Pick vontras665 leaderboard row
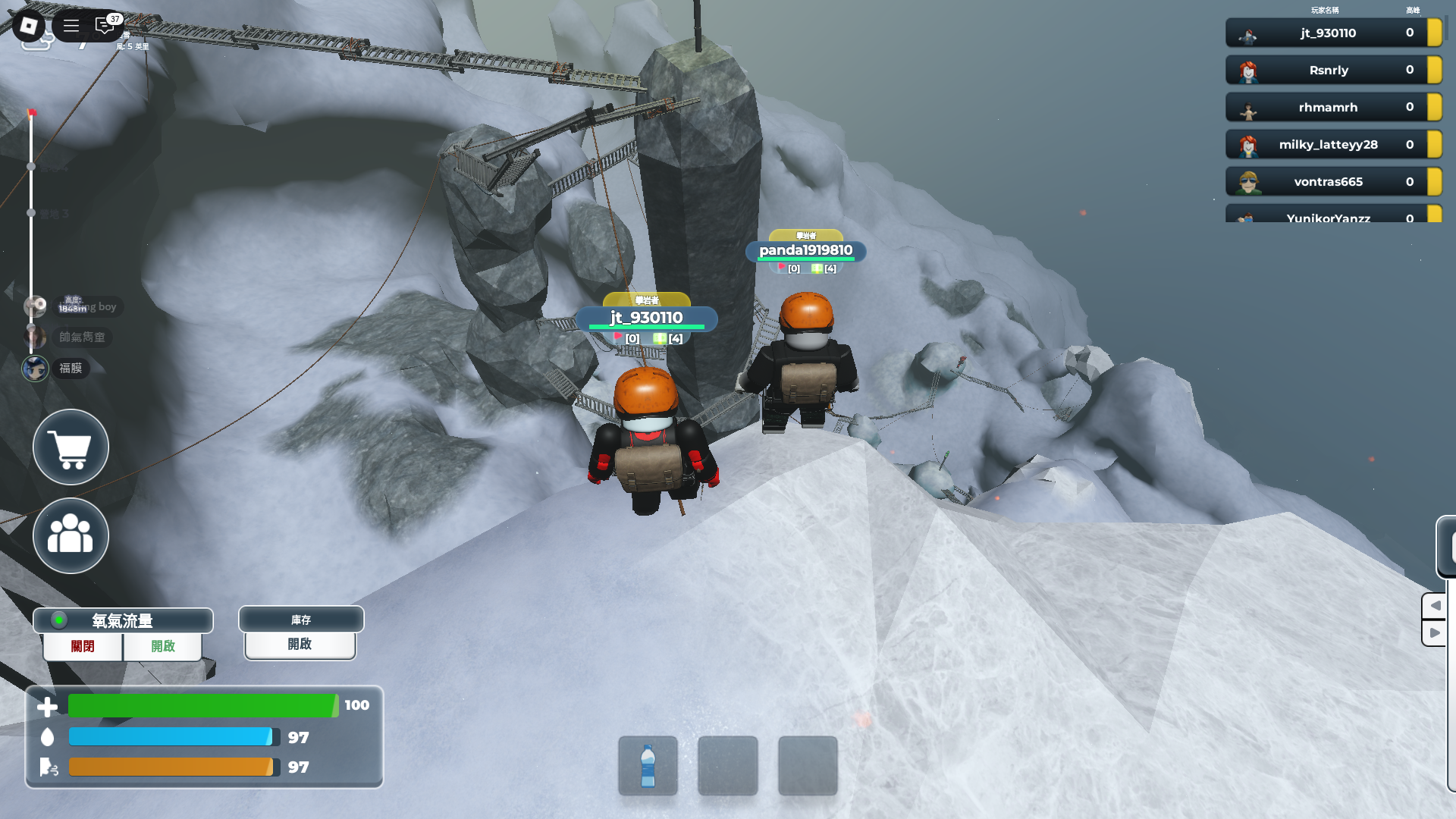The width and height of the screenshot is (1456, 819). pos(1328,181)
